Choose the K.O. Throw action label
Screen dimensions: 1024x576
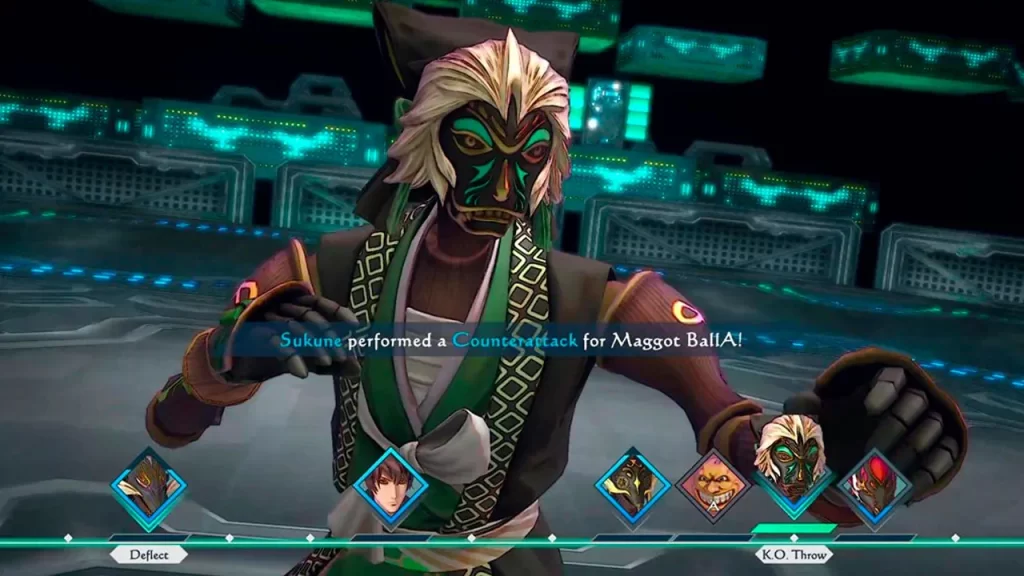click(795, 554)
